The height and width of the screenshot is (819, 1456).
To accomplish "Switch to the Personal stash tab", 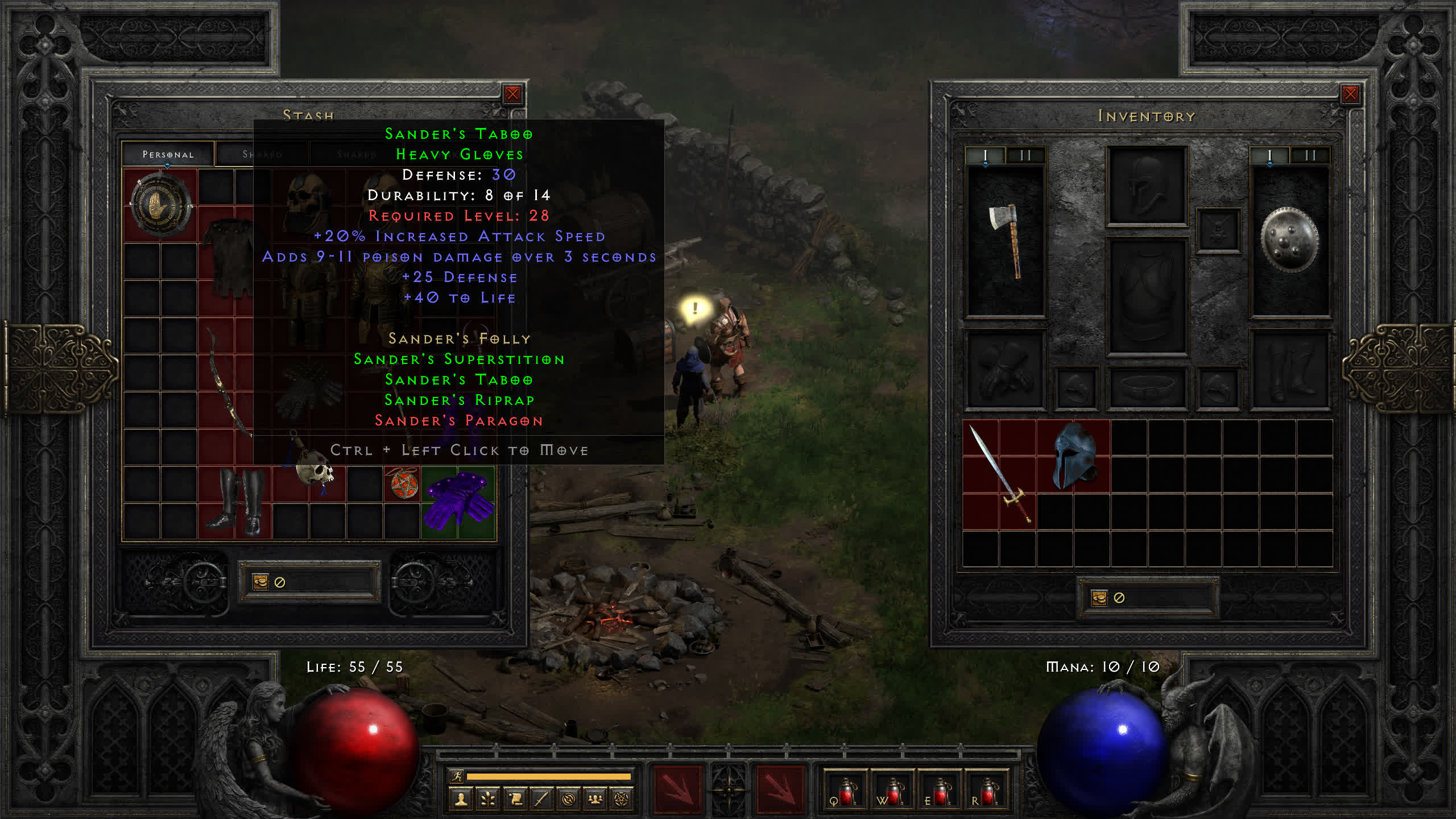I will click(168, 154).
